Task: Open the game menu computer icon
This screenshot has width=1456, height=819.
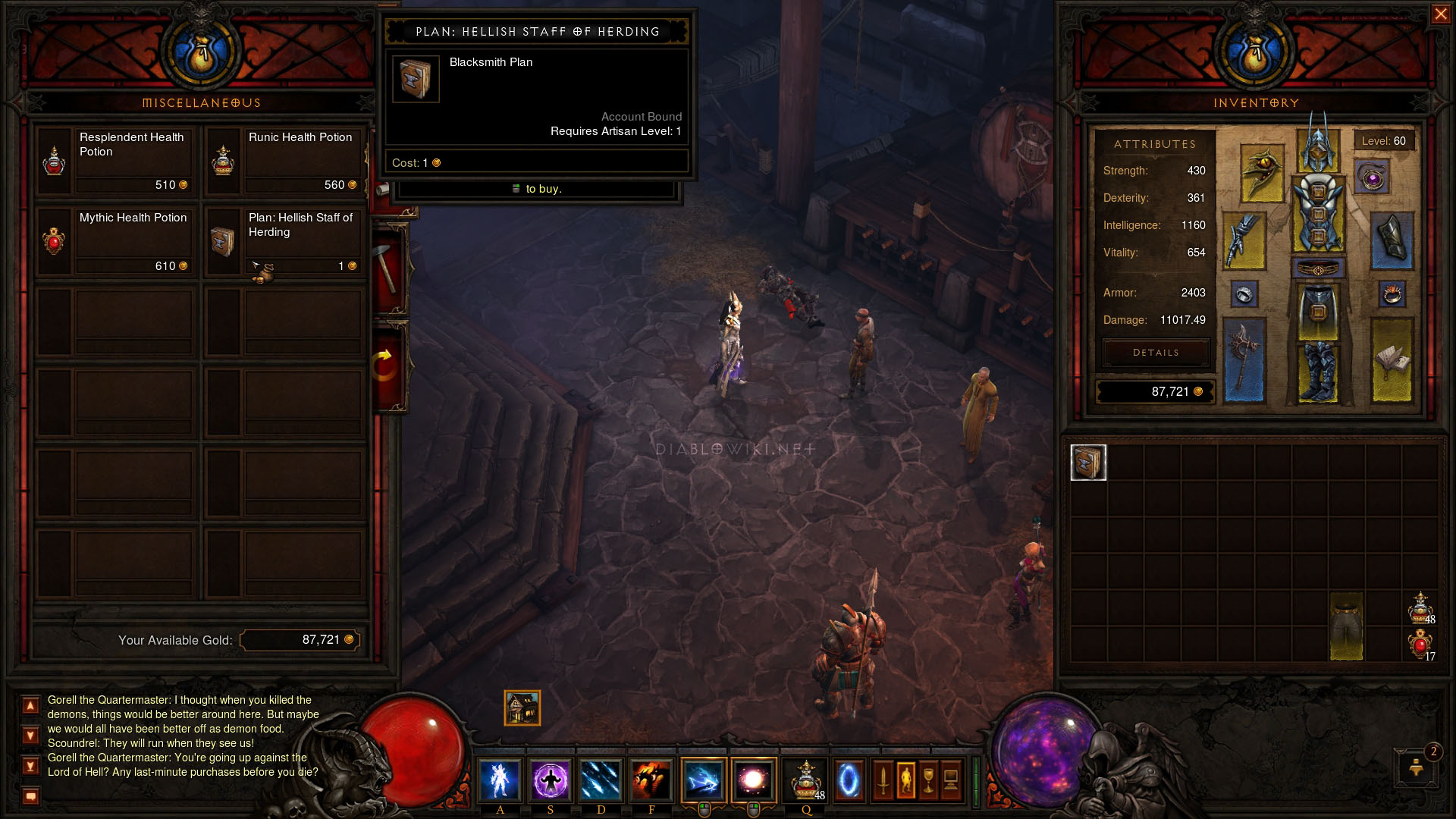Action: tap(951, 780)
